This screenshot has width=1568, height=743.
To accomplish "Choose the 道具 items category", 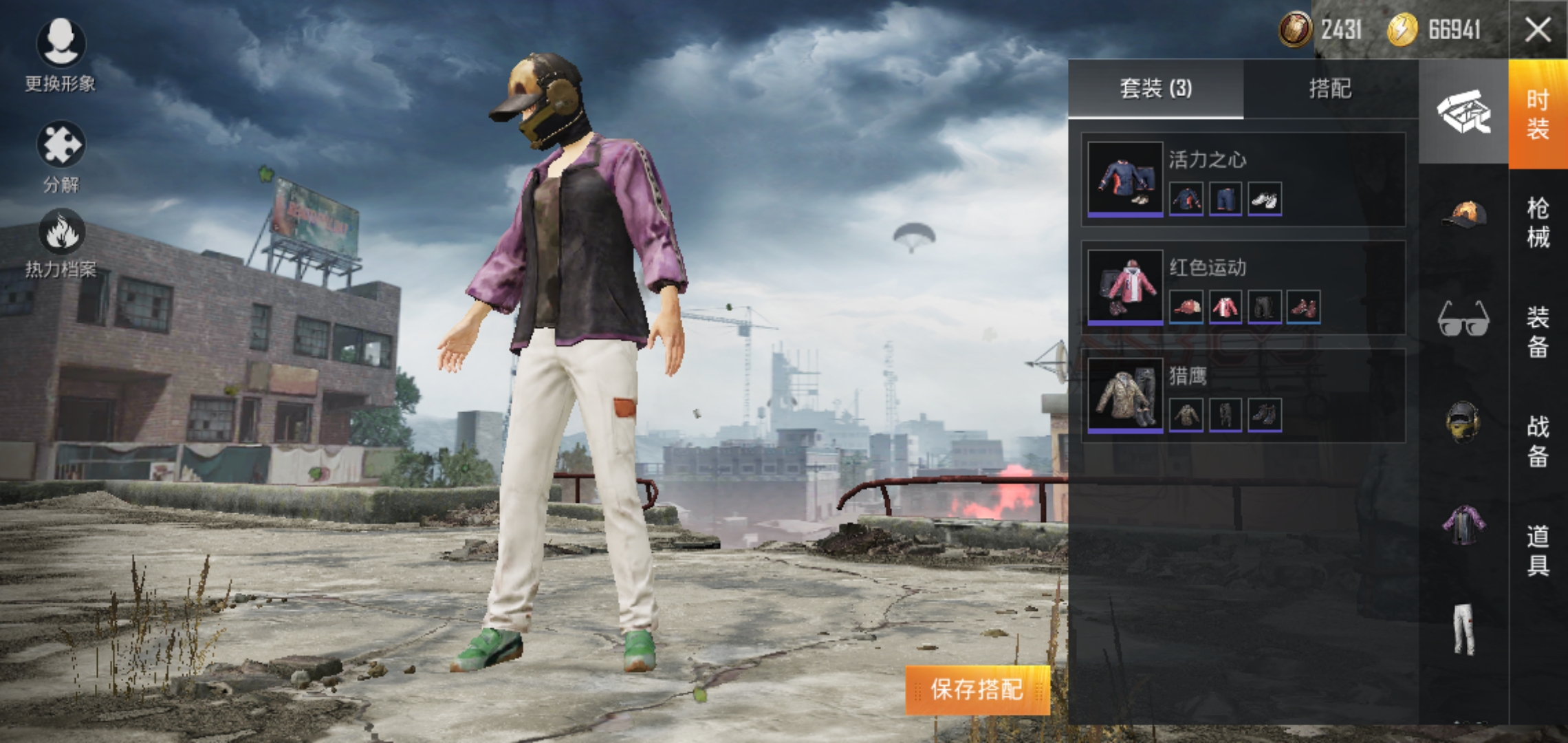I will point(1538,550).
